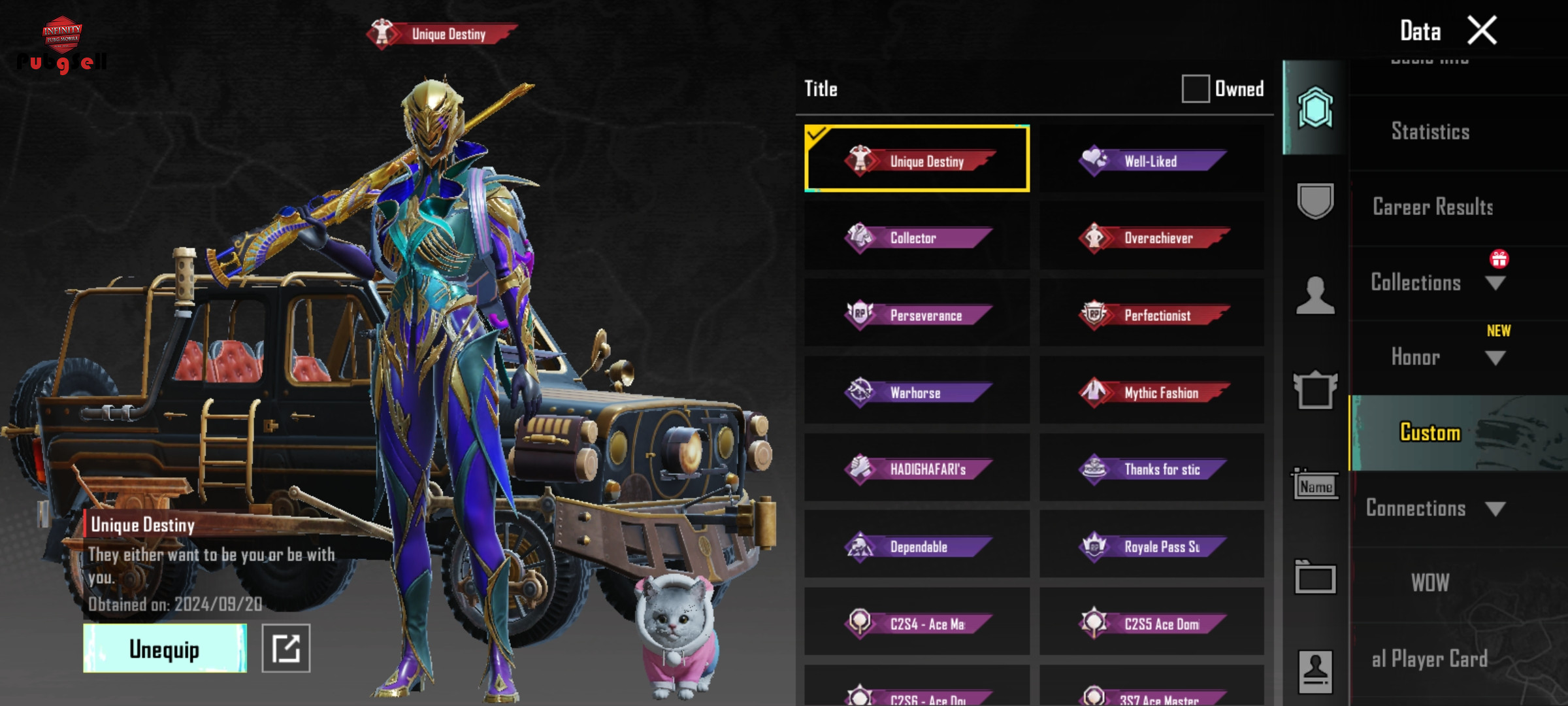Viewport: 1568px width, 706px height.
Task: Unequip the Unique Destiny title
Action: click(165, 648)
